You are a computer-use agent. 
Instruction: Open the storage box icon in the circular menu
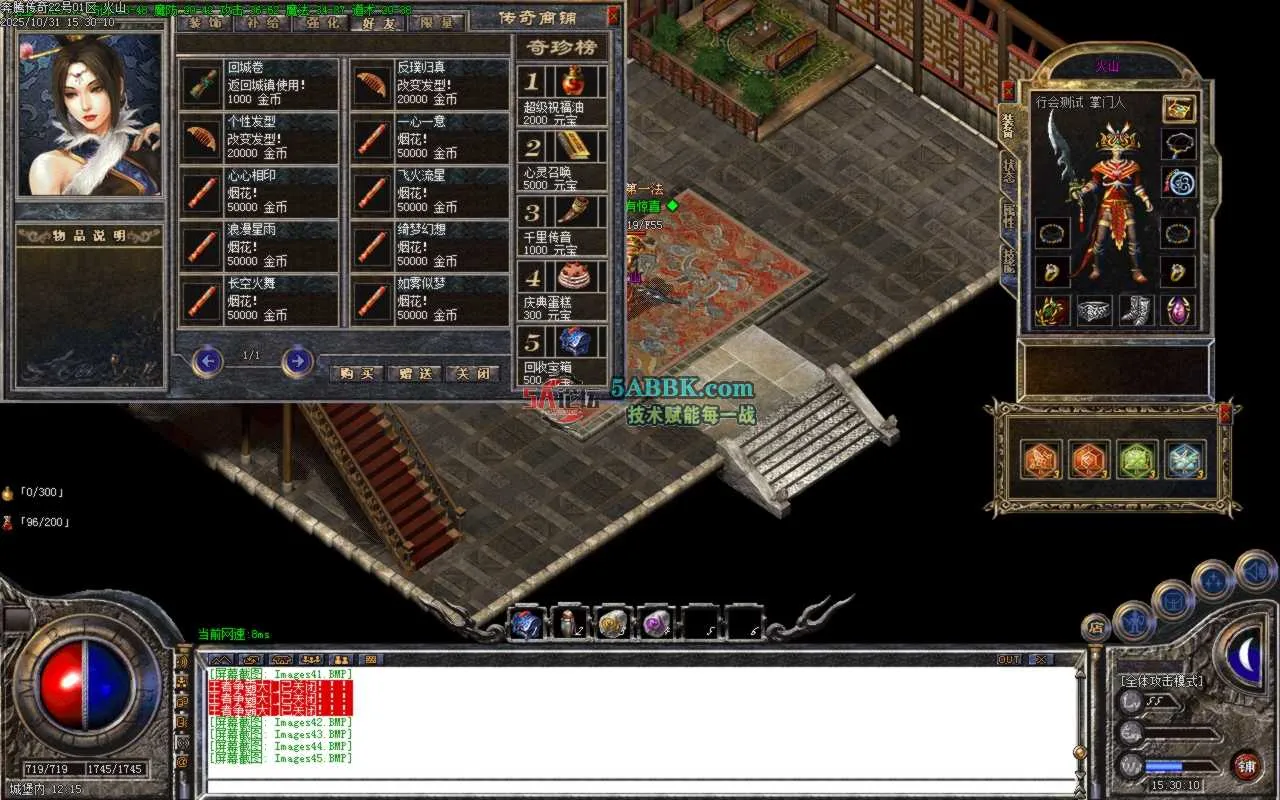click(x=1172, y=599)
